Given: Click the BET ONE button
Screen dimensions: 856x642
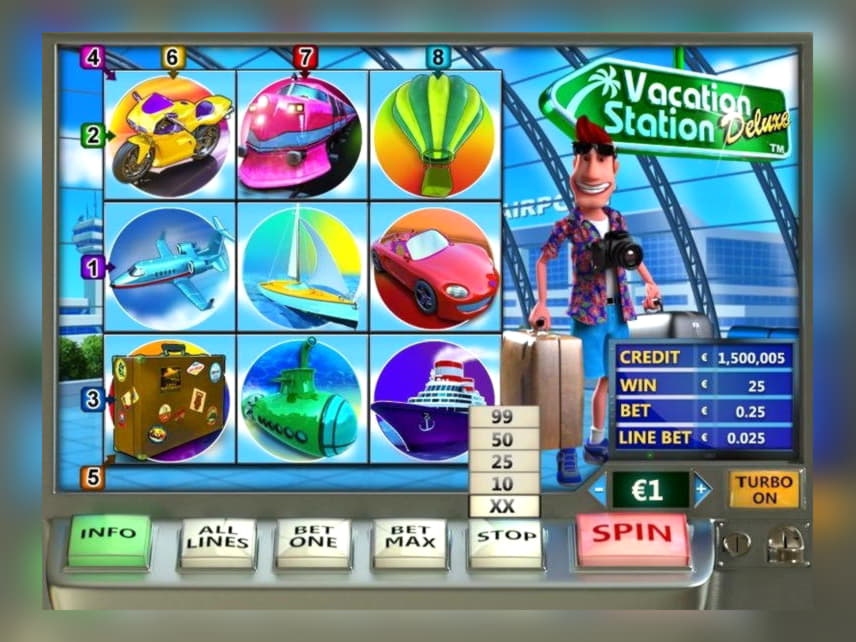Looking at the screenshot, I should click(x=313, y=541).
